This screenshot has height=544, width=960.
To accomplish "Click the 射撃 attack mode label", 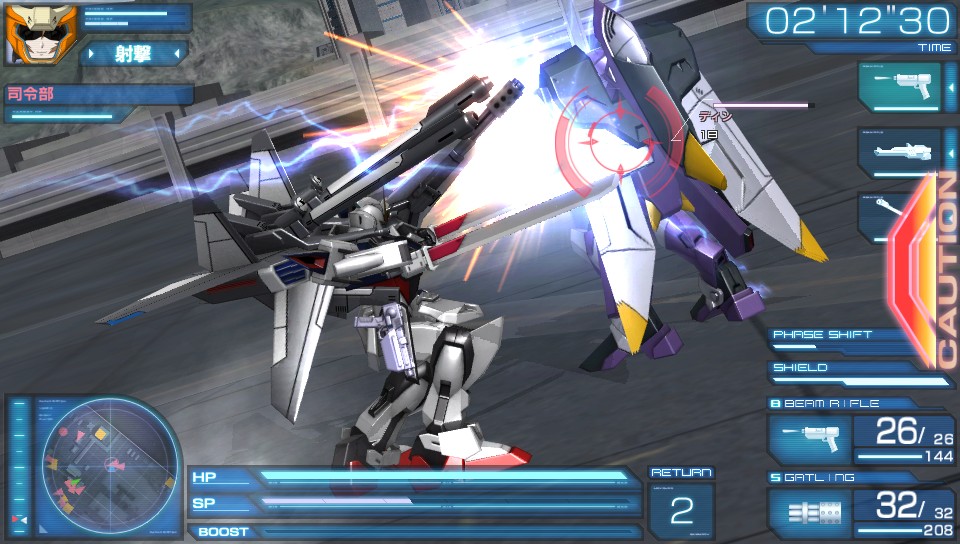I will point(133,53).
